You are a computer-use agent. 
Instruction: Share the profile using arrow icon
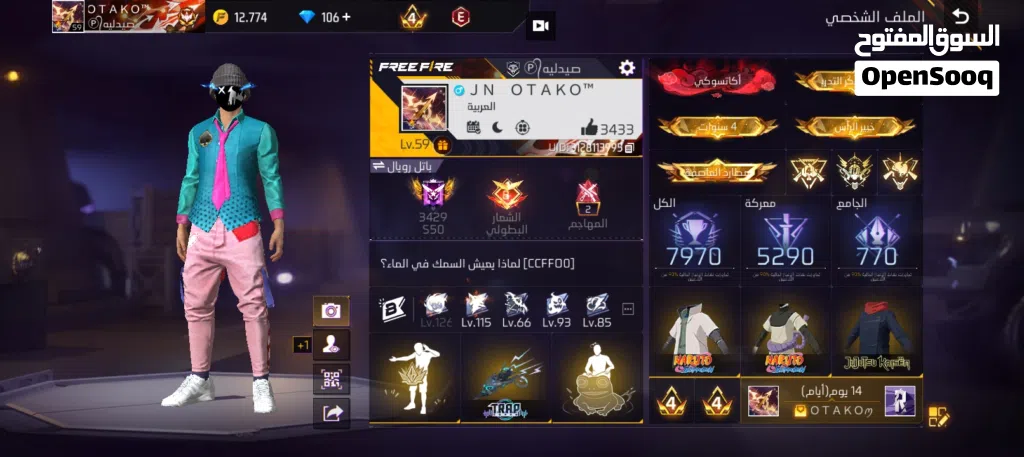pyautogui.click(x=331, y=411)
